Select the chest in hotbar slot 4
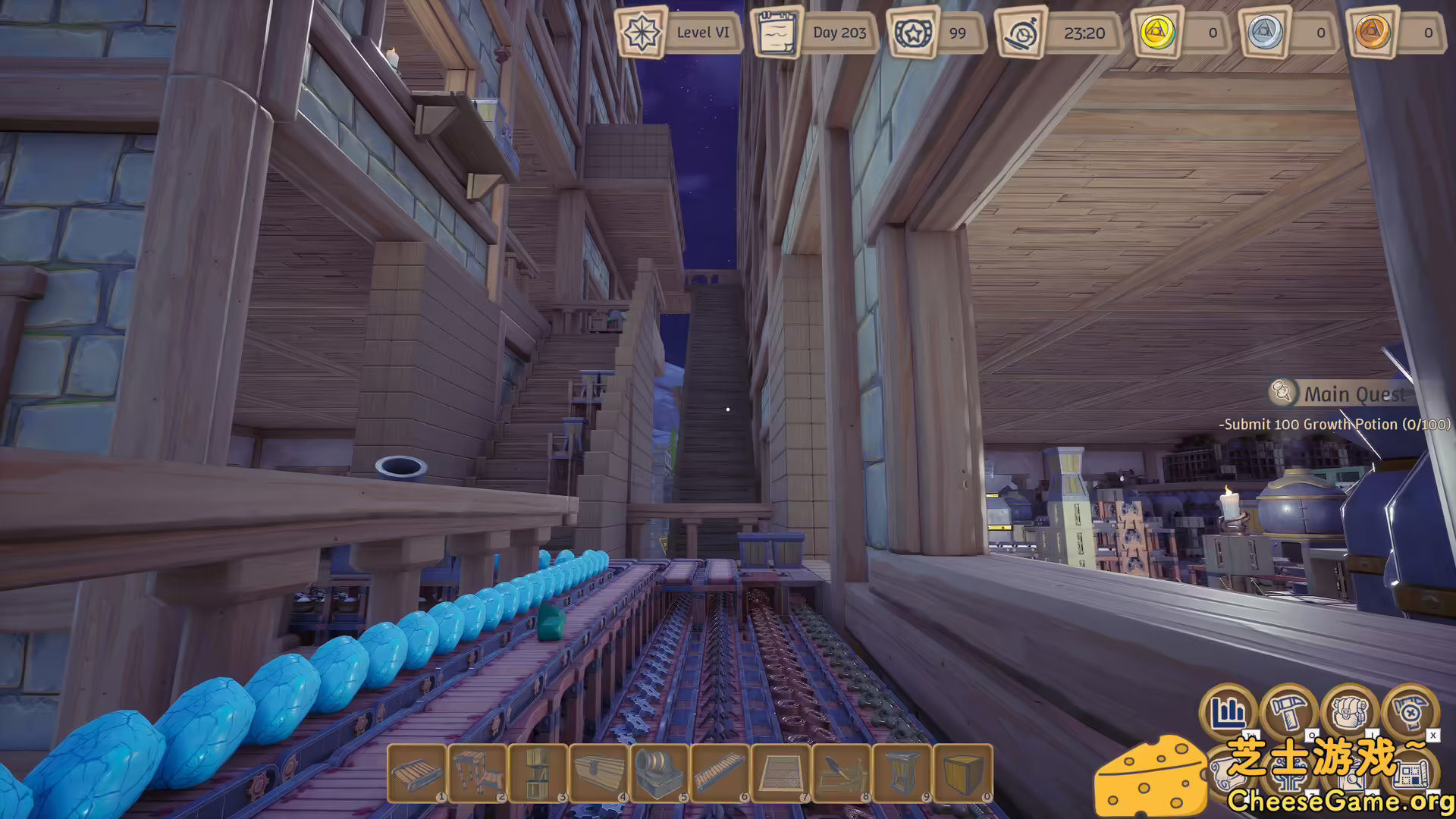The width and height of the screenshot is (1456, 819). (599, 775)
